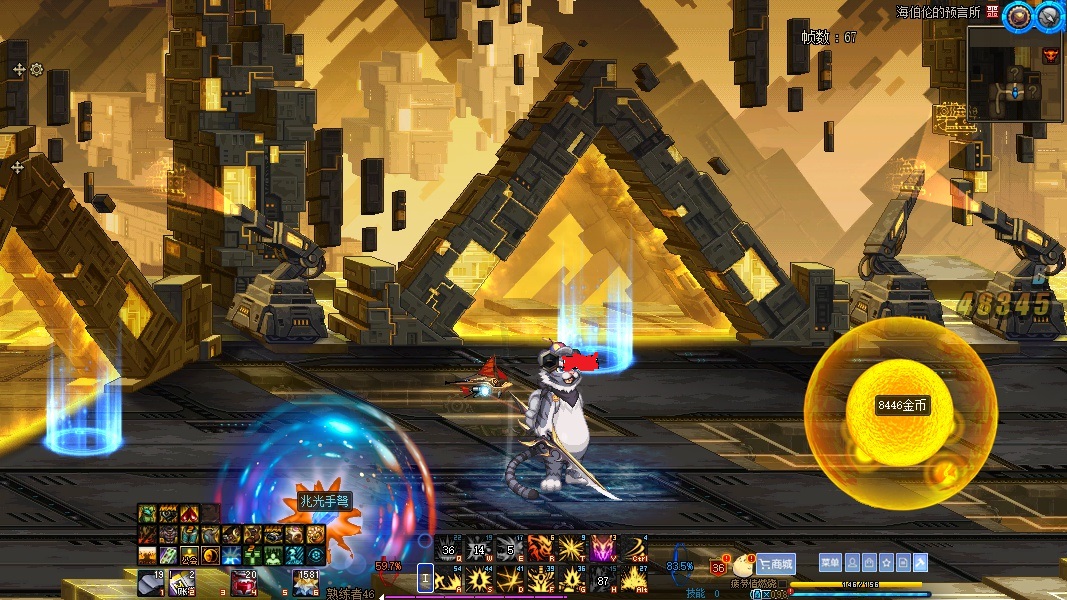
Task: Open the document page icon button
Action: click(903, 563)
